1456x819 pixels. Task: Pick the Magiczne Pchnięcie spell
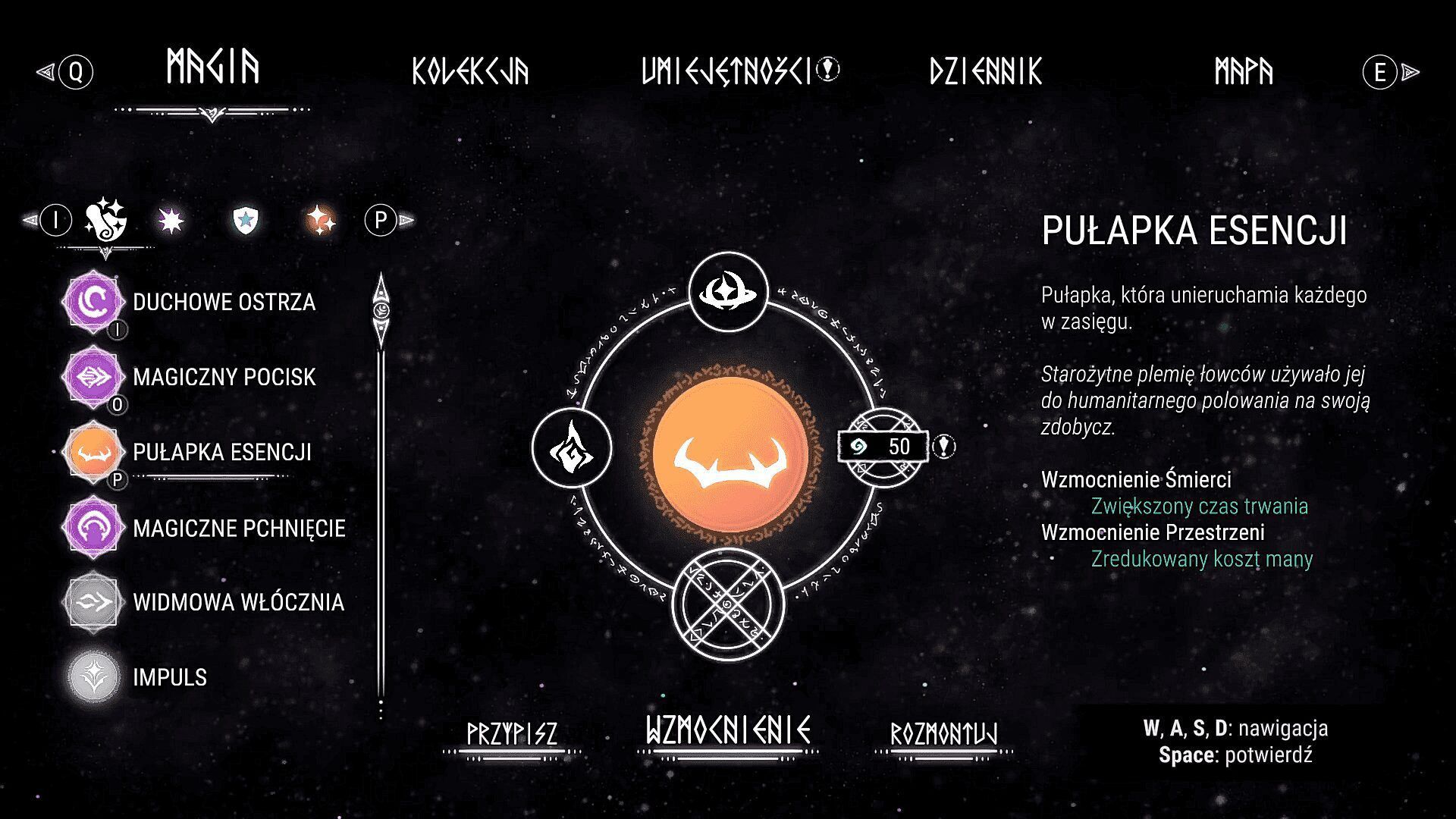pos(238,528)
